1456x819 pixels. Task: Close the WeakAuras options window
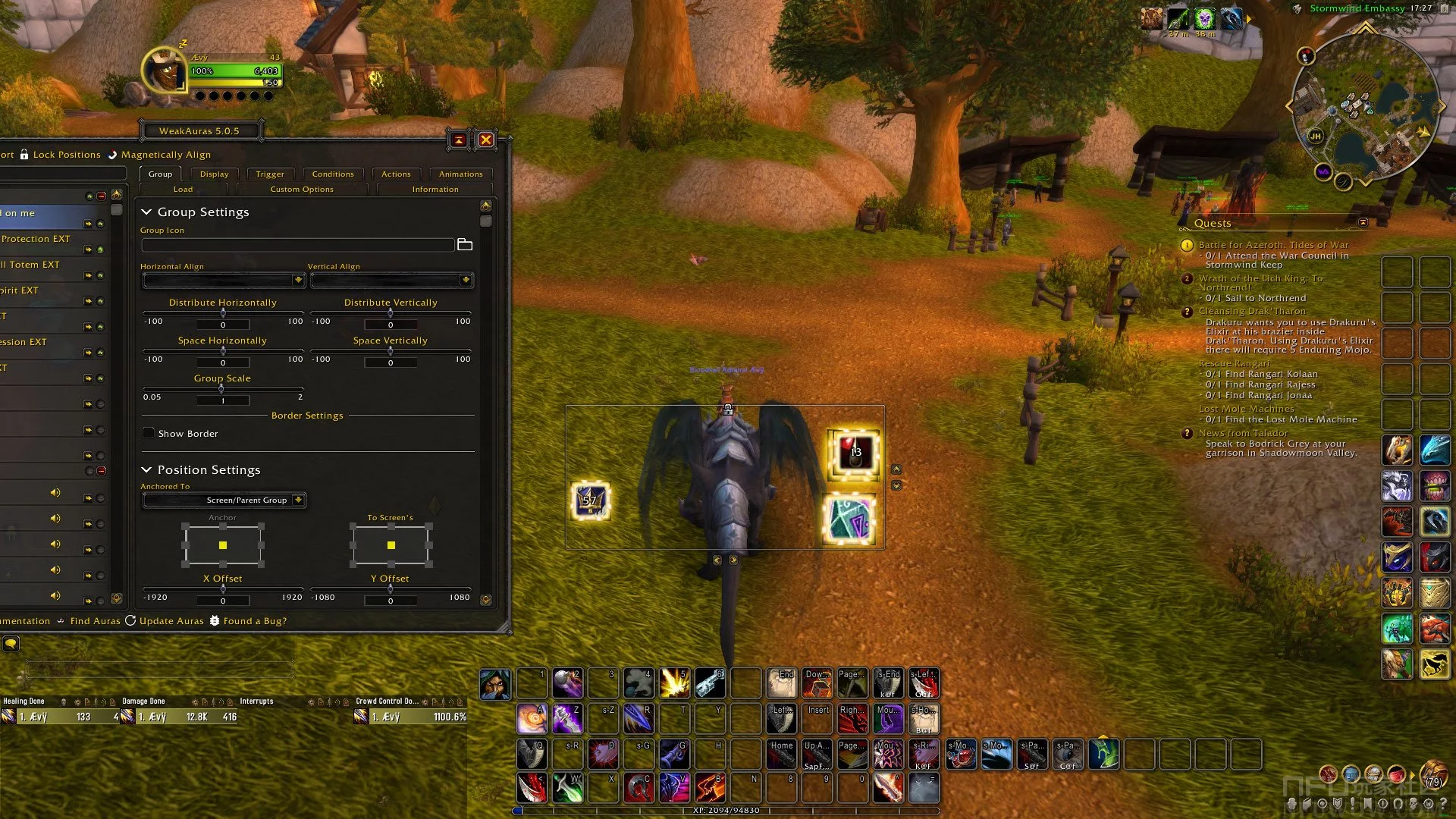click(x=486, y=140)
